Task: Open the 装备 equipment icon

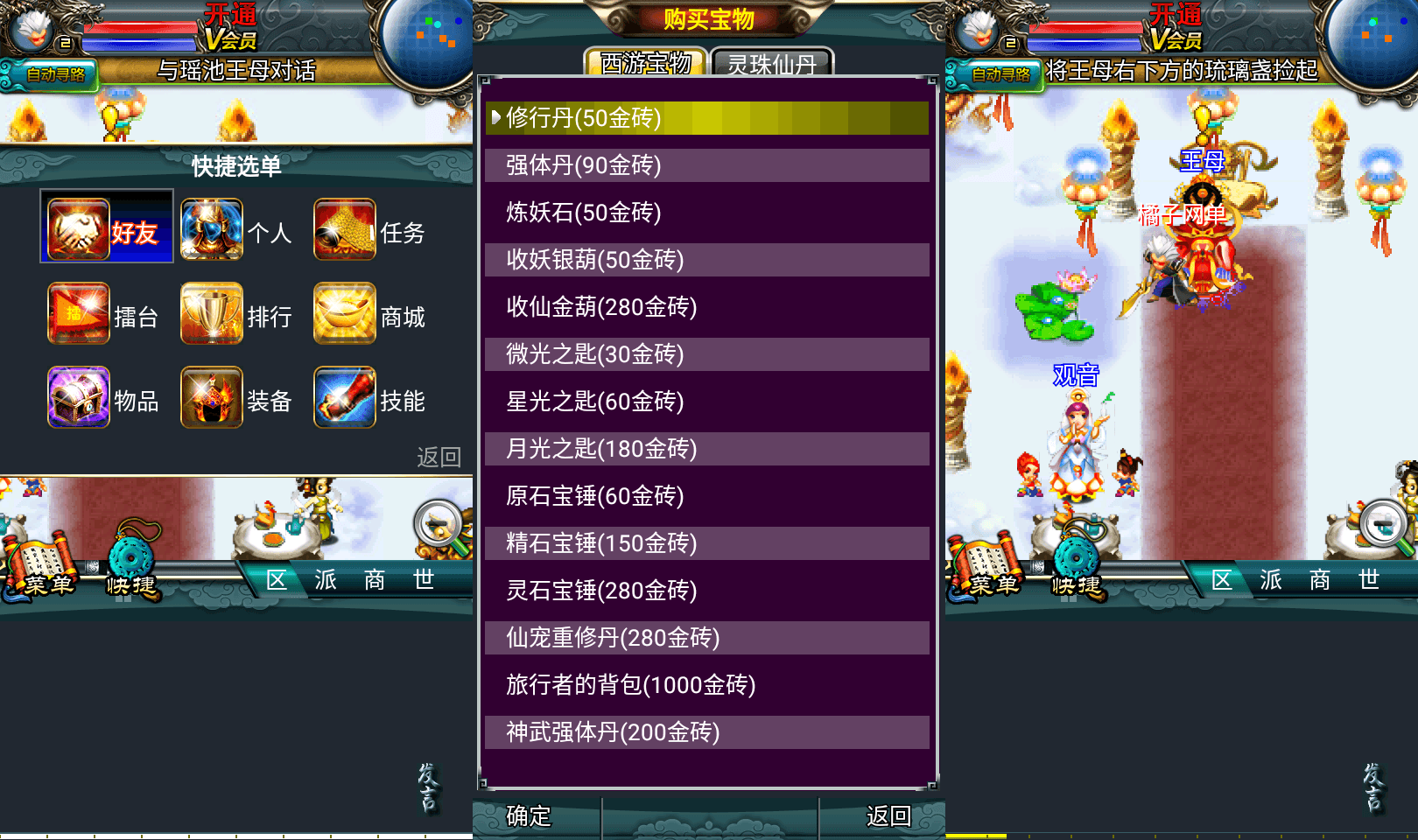Action: (212, 397)
